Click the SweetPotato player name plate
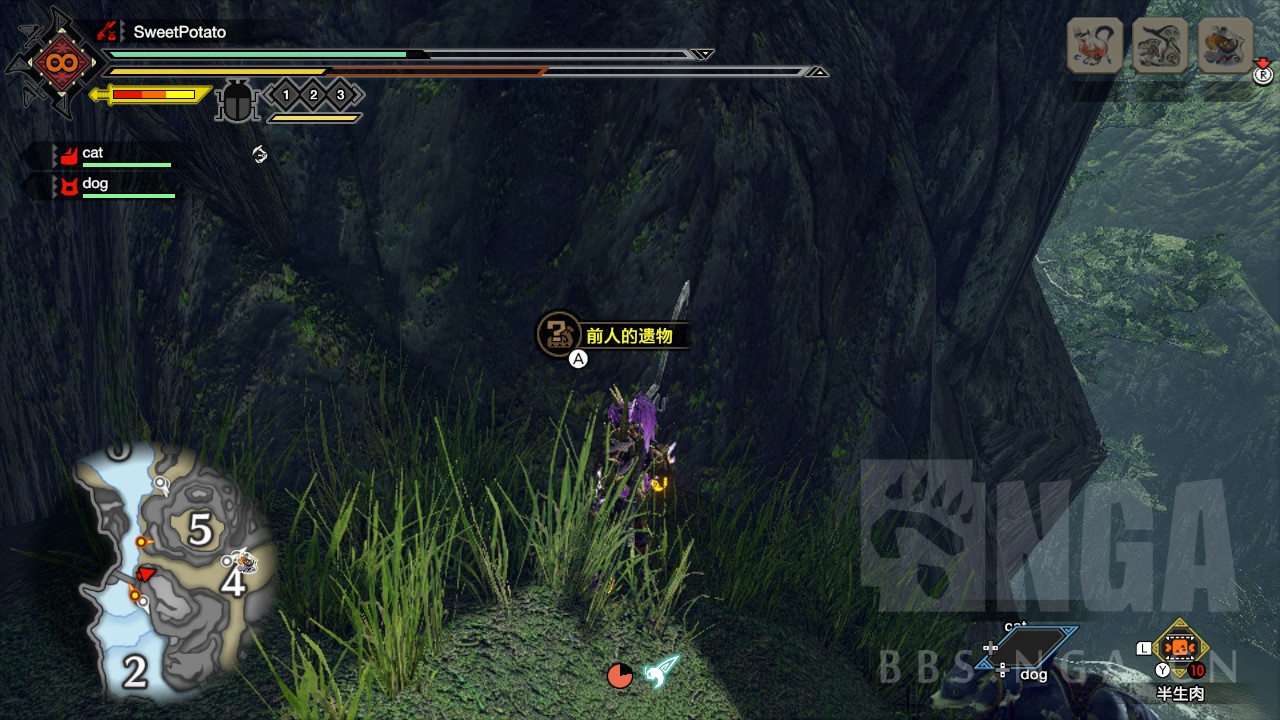The width and height of the screenshot is (1280, 720). pyautogui.click(x=179, y=32)
